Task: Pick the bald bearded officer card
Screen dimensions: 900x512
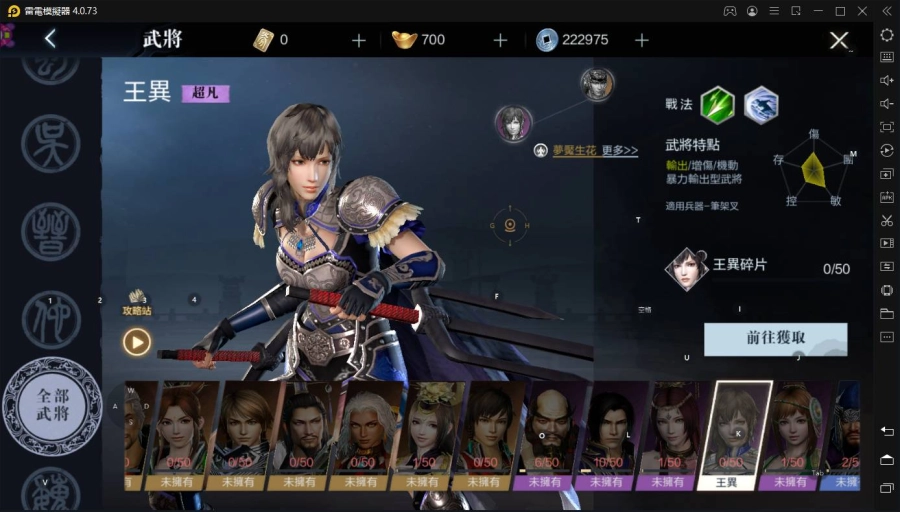Action: pos(547,435)
